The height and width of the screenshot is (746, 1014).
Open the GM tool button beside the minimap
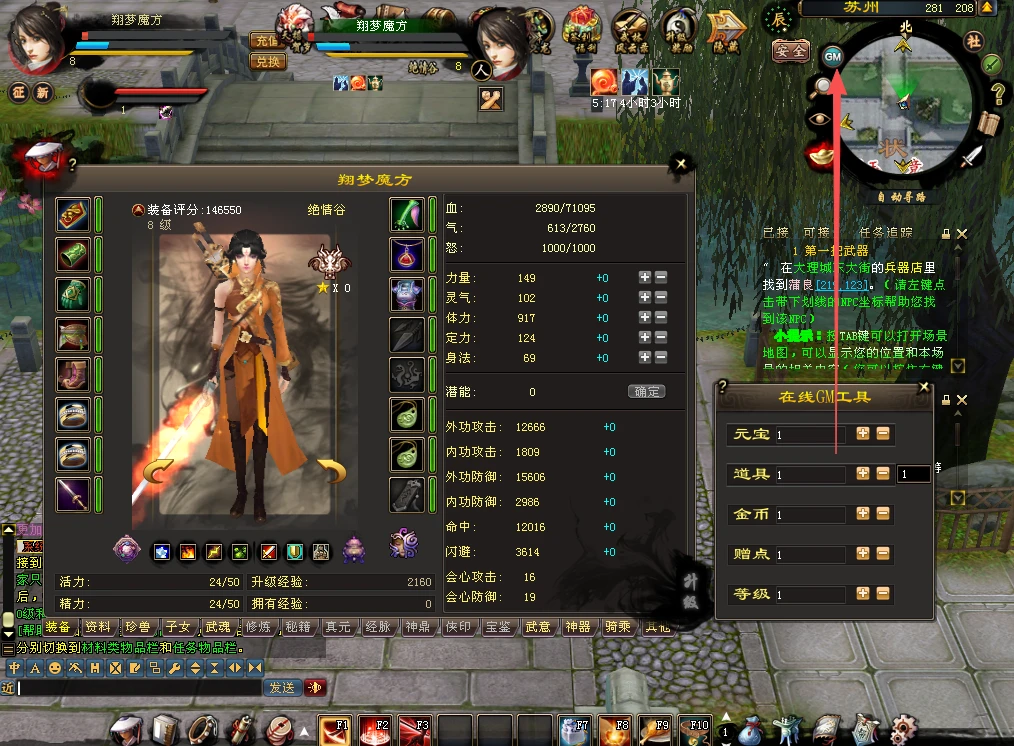833,57
